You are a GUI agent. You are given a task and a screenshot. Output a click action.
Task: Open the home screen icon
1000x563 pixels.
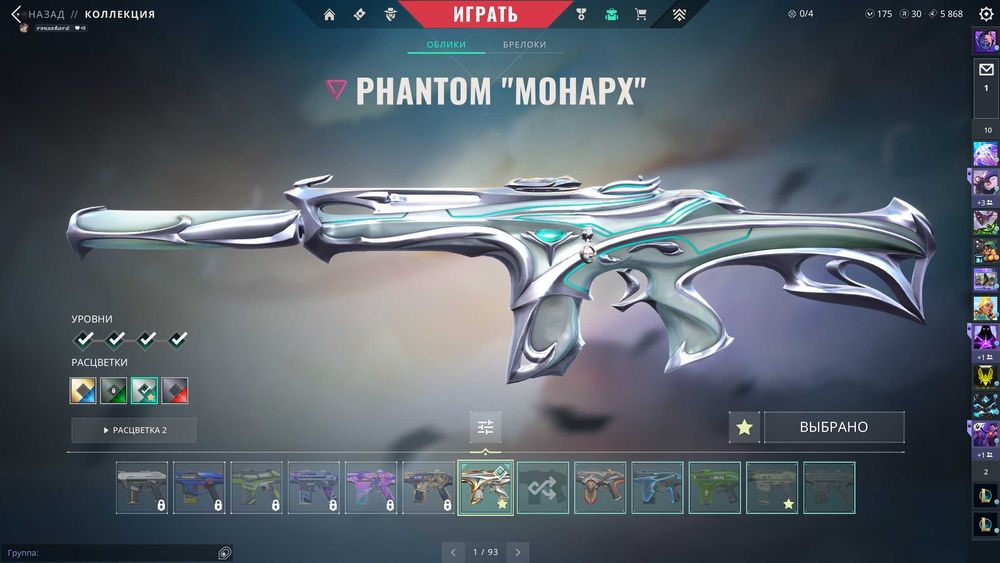tap(329, 15)
